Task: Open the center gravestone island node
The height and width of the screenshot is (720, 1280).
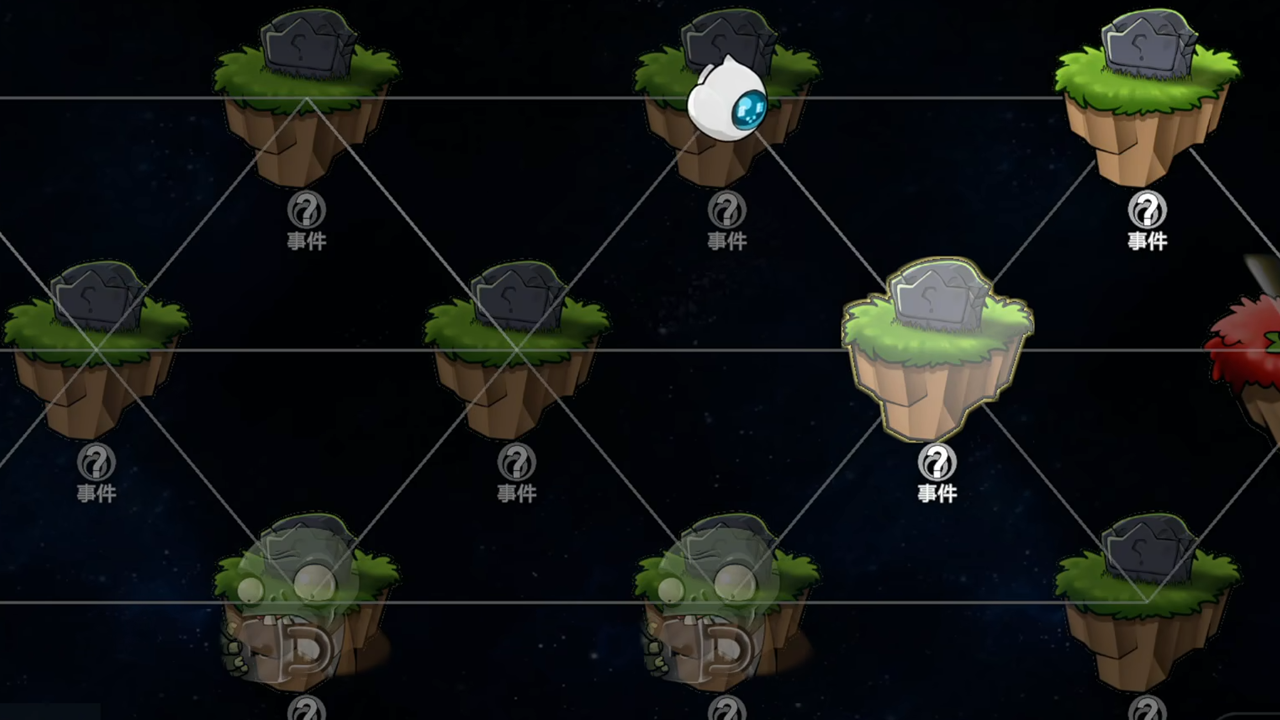Action: (x=515, y=340)
